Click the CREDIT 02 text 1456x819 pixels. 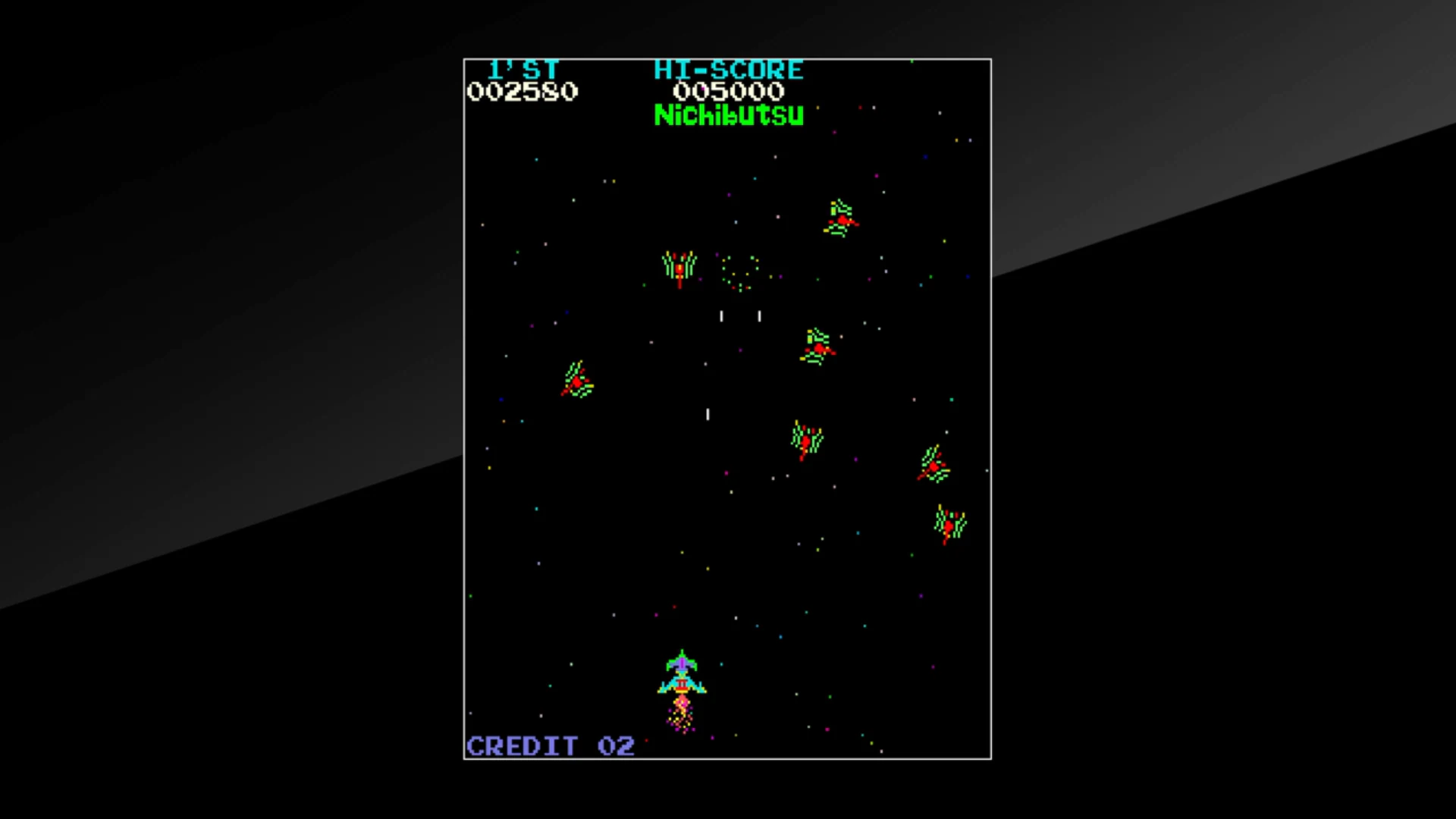point(550,746)
